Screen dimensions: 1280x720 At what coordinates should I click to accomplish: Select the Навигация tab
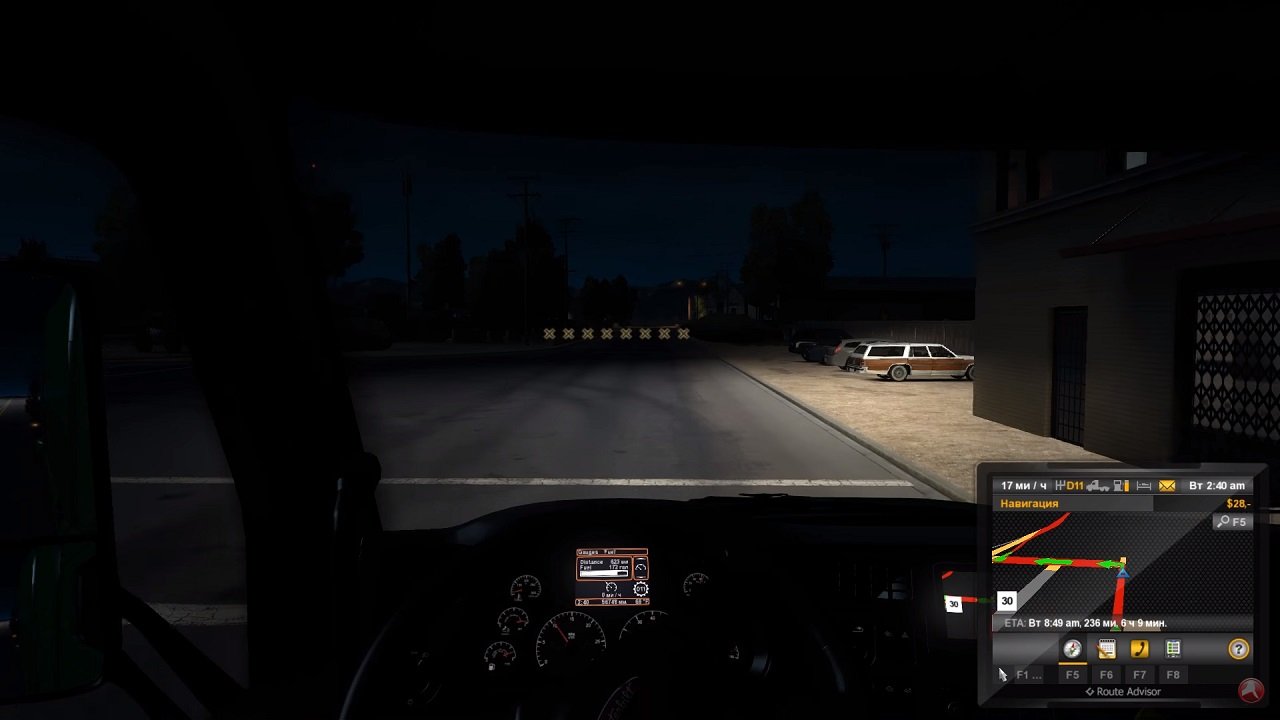(x=1027, y=503)
